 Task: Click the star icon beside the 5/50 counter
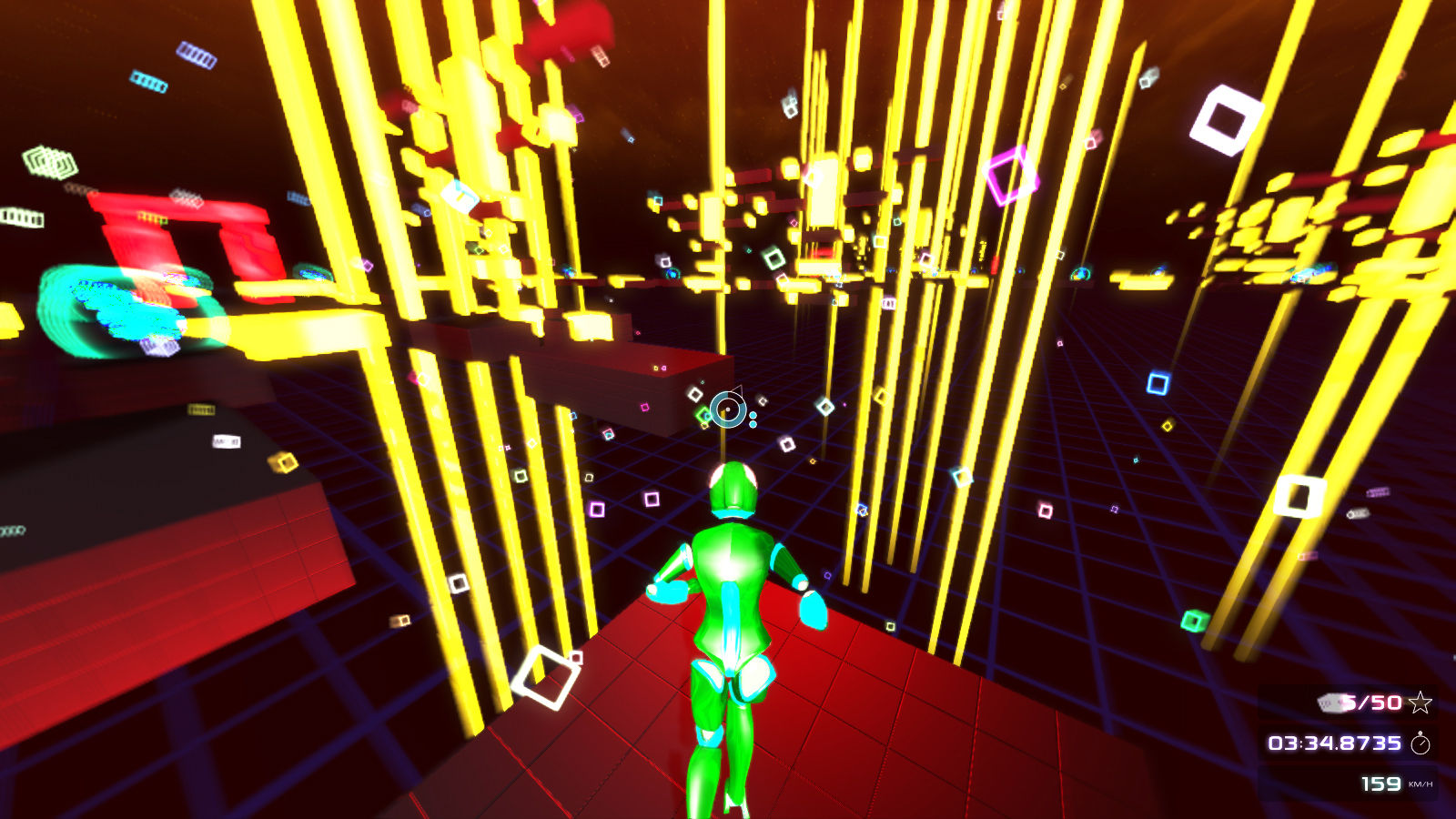coord(1421,703)
